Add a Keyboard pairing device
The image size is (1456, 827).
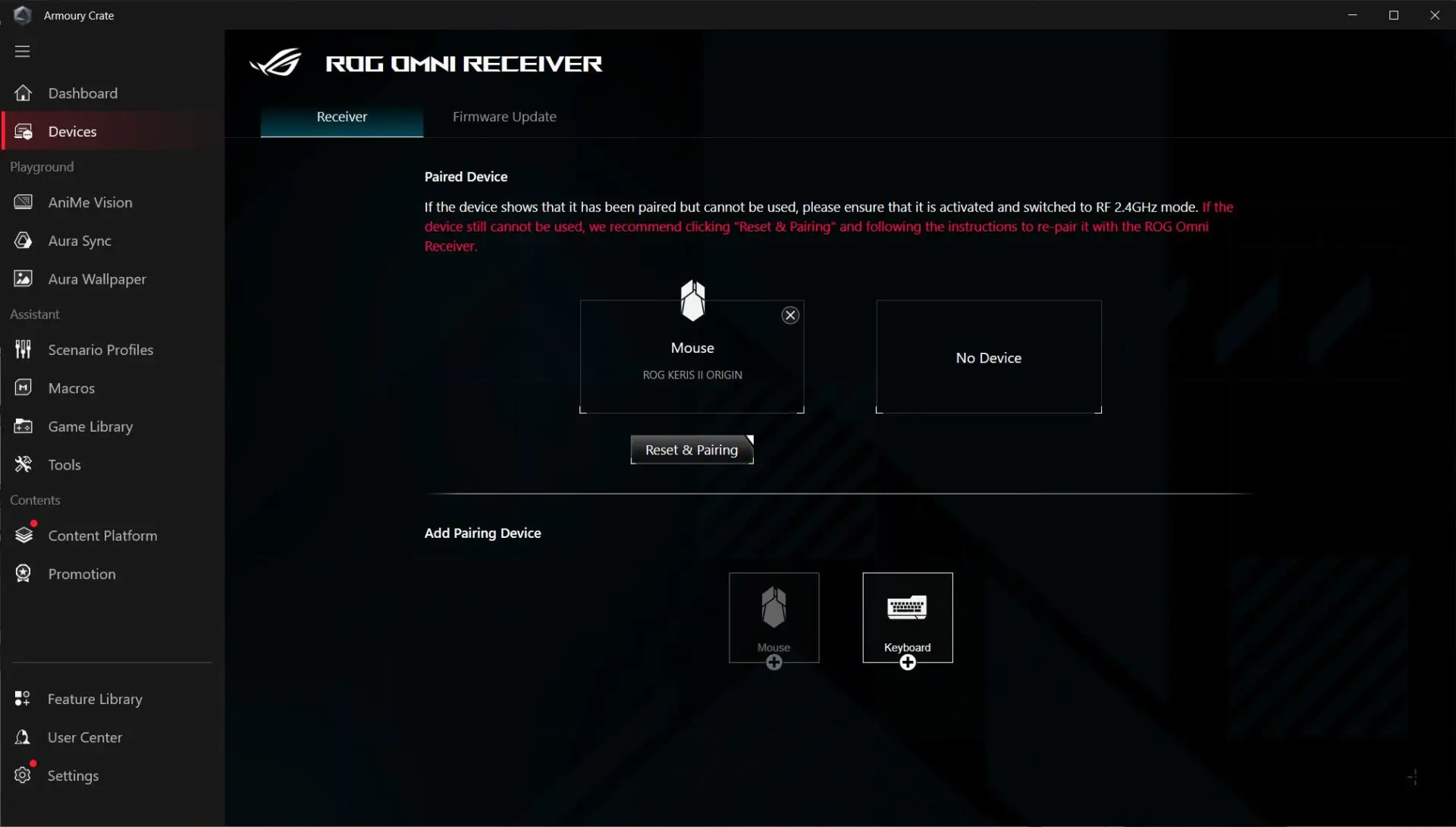pyautogui.click(x=907, y=618)
